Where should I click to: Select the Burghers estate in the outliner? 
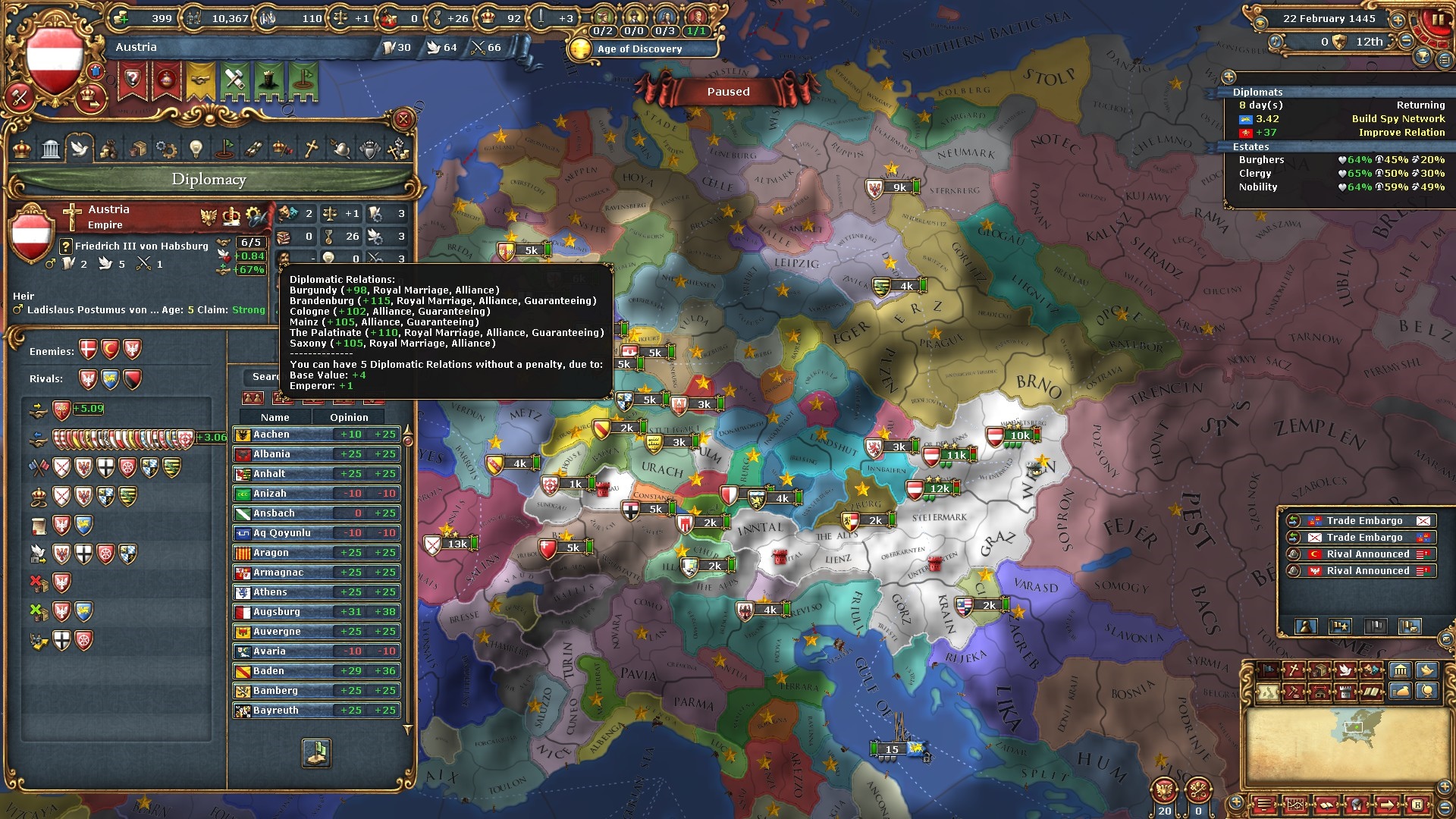1262,160
